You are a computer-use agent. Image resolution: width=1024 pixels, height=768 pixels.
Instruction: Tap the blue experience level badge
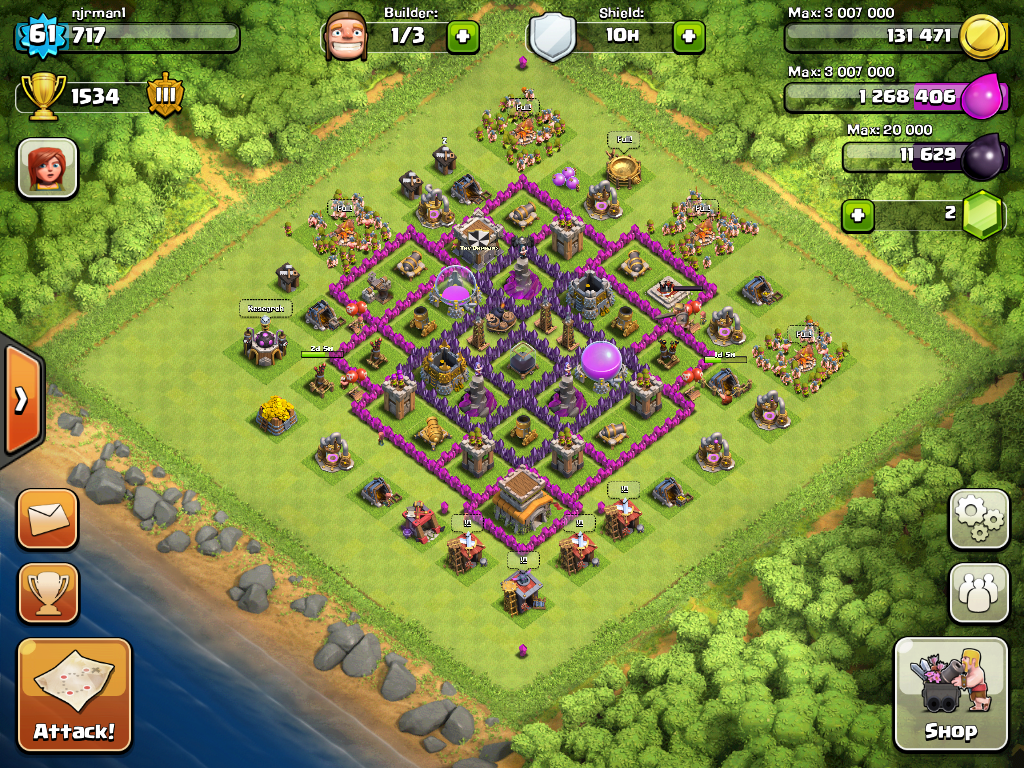pyautogui.click(x=41, y=36)
